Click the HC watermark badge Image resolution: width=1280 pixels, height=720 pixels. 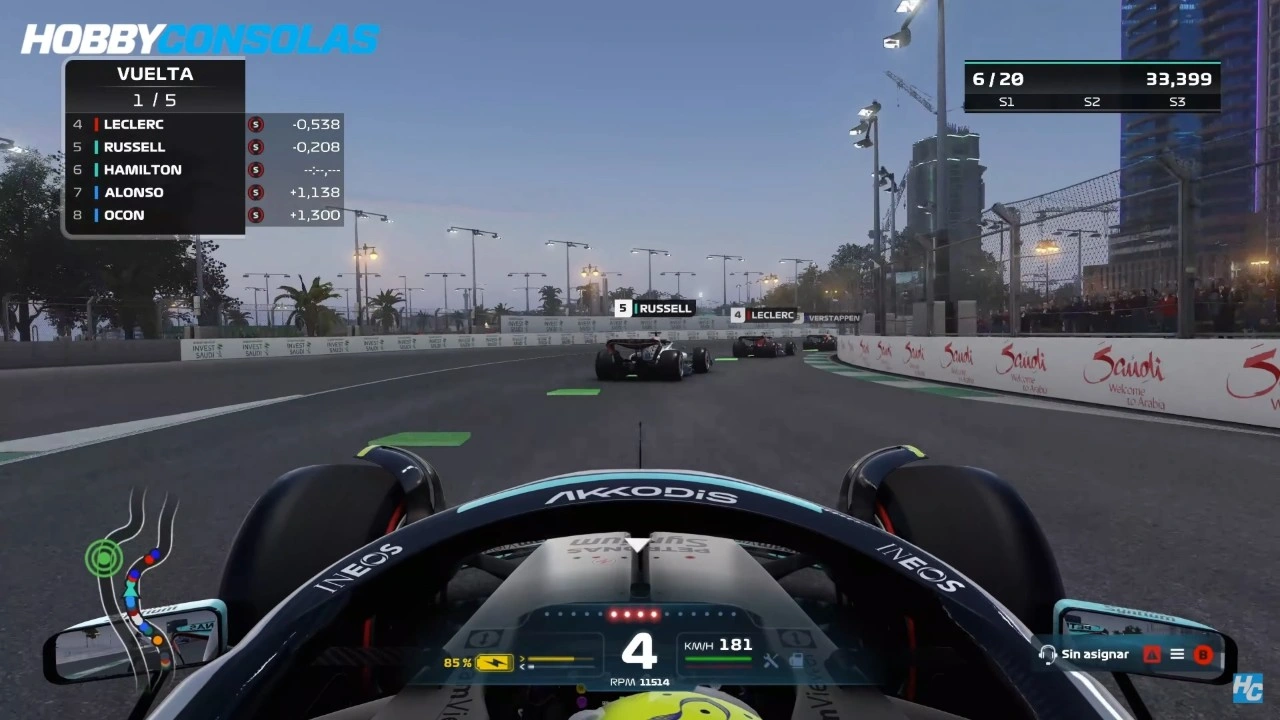pyautogui.click(x=1247, y=688)
